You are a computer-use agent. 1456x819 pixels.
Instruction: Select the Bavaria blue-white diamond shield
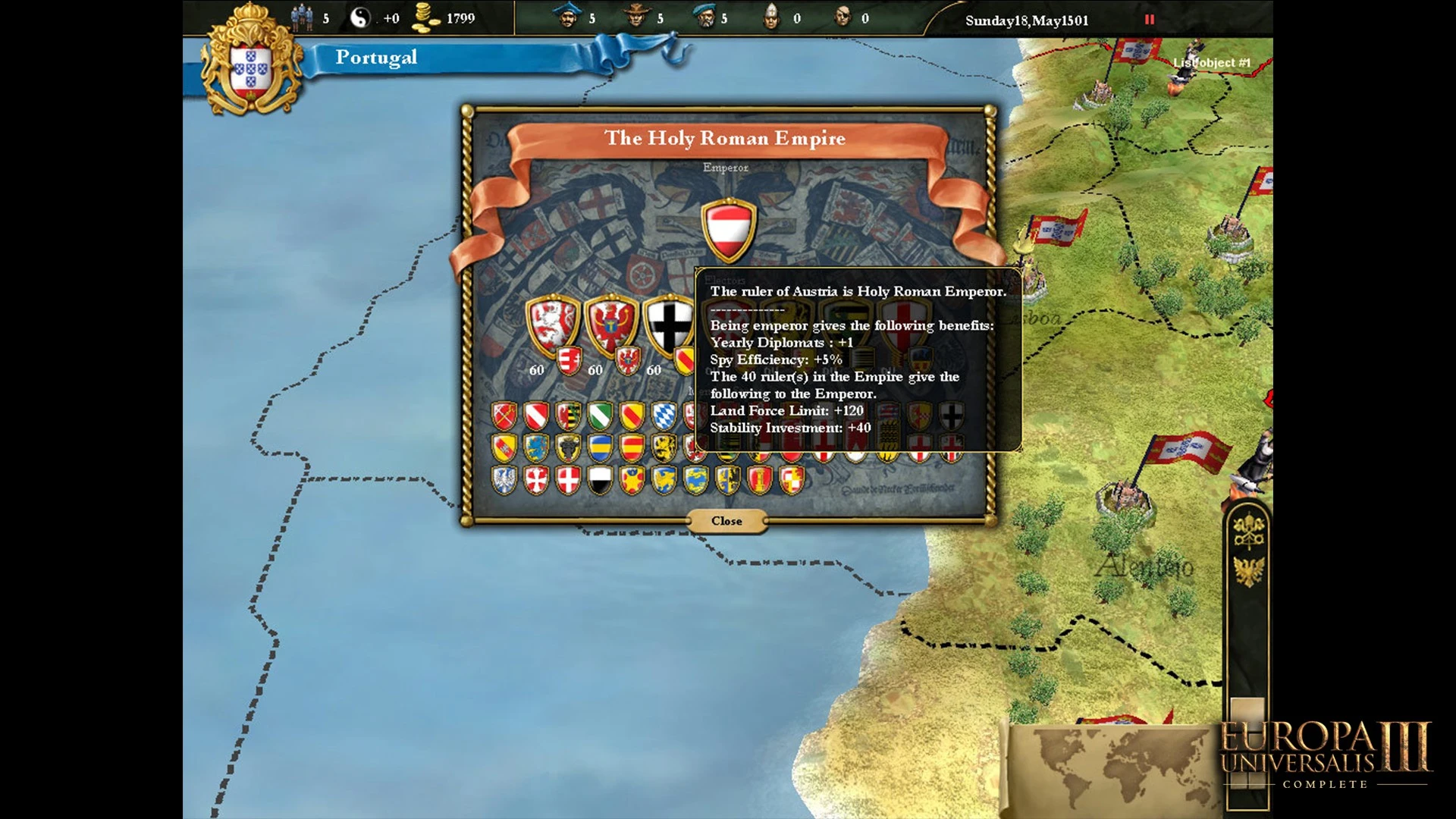[x=664, y=416]
